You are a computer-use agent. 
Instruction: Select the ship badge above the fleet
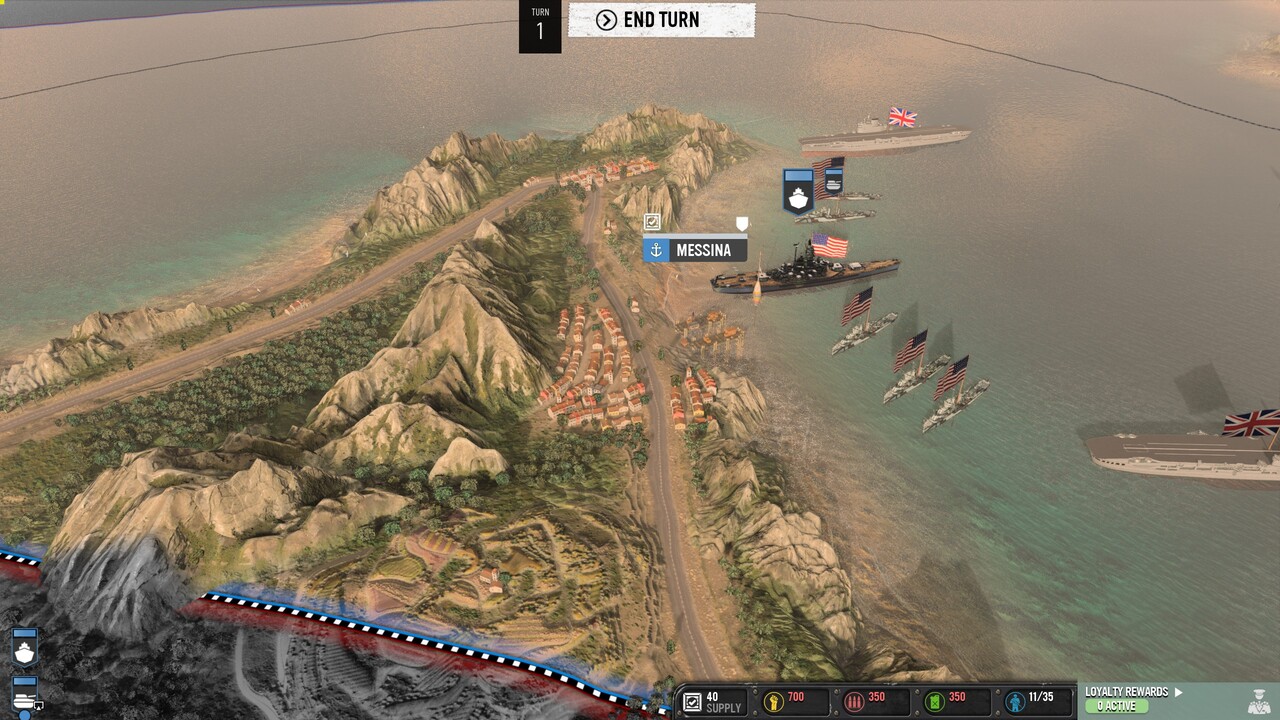pyautogui.click(x=798, y=190)
